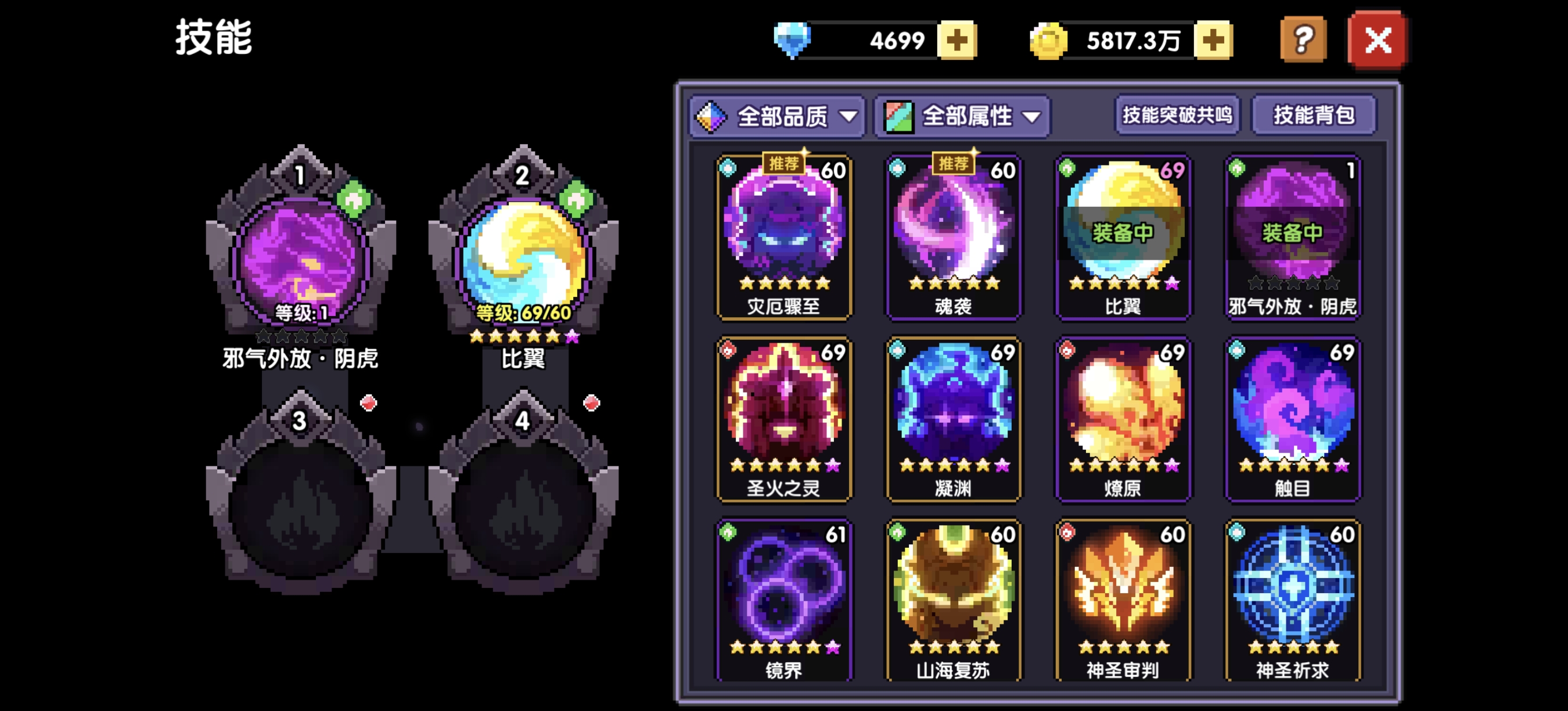Select the 燎原 fire skill card
Screen dimensions: 1568x711
(x=1123, y=419)
